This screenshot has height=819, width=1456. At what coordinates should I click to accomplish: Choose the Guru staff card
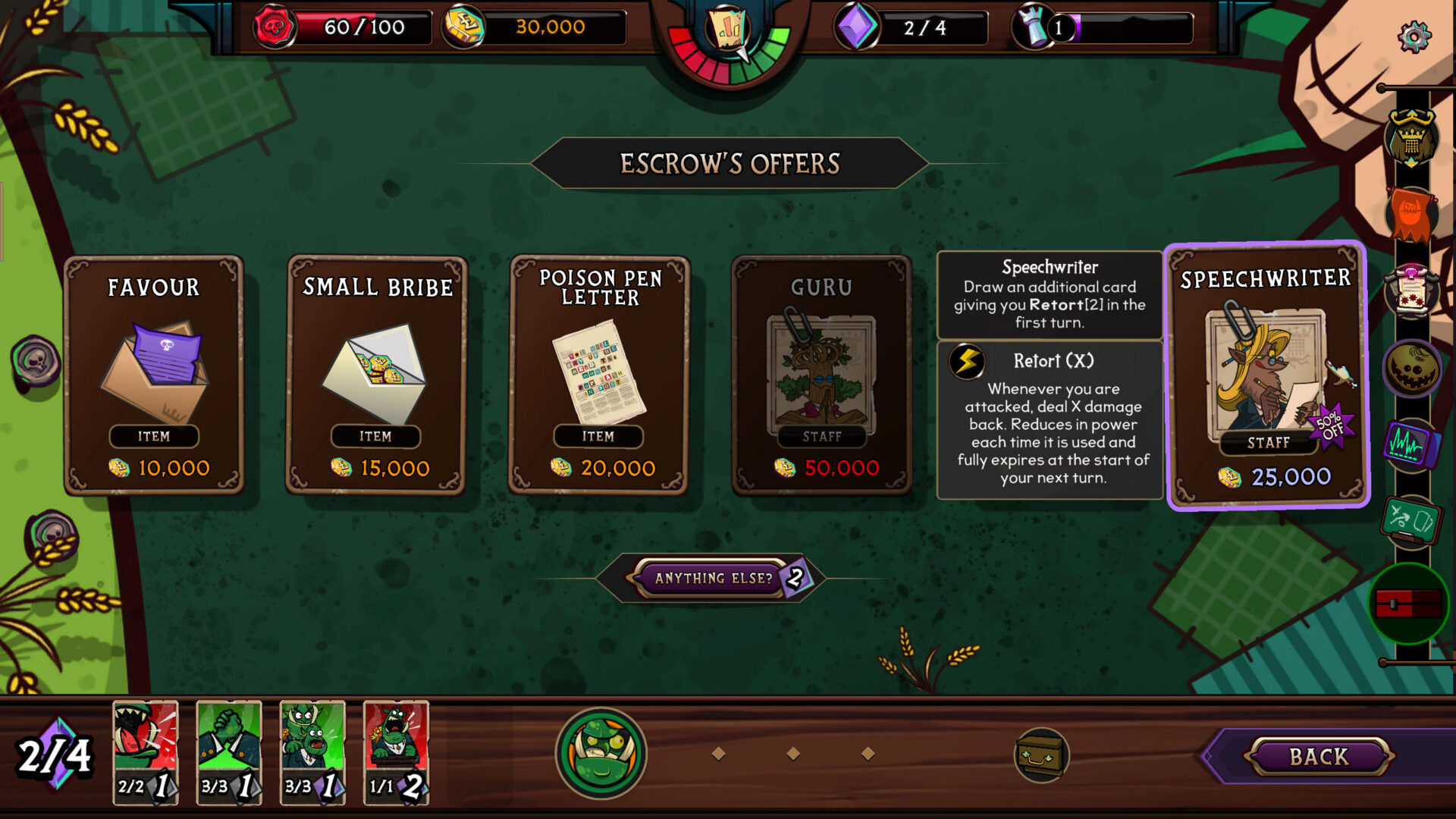coord(821,375)
